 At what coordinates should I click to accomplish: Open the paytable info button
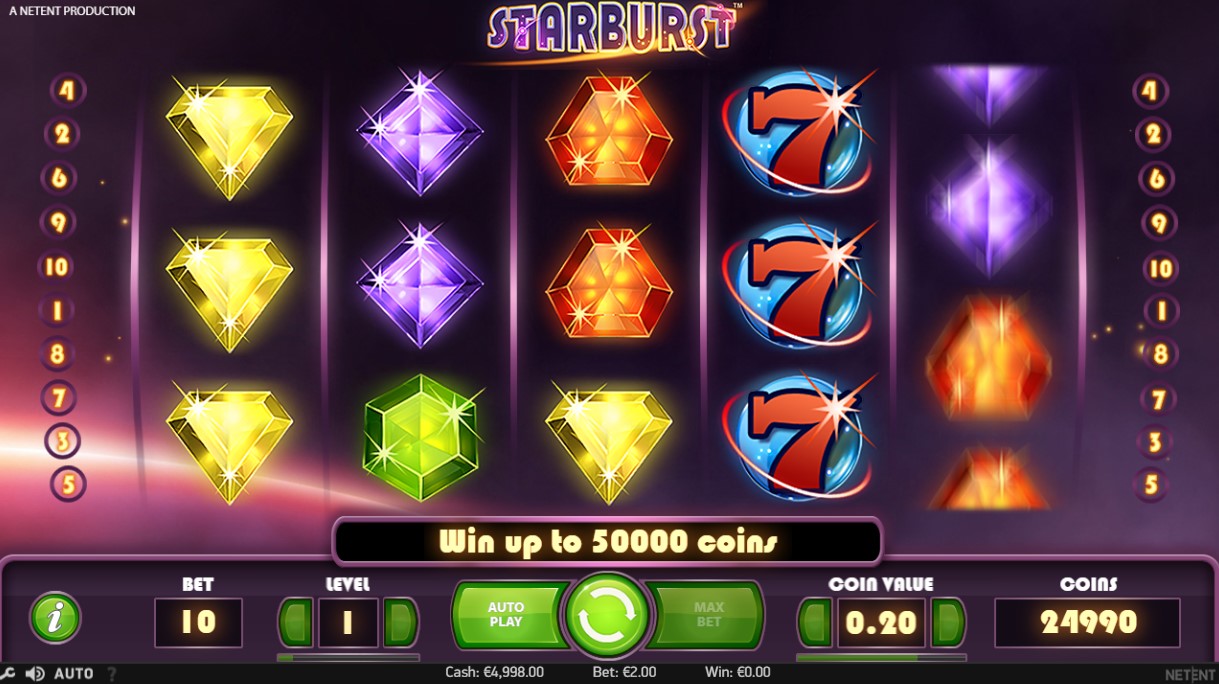(55, 617)
